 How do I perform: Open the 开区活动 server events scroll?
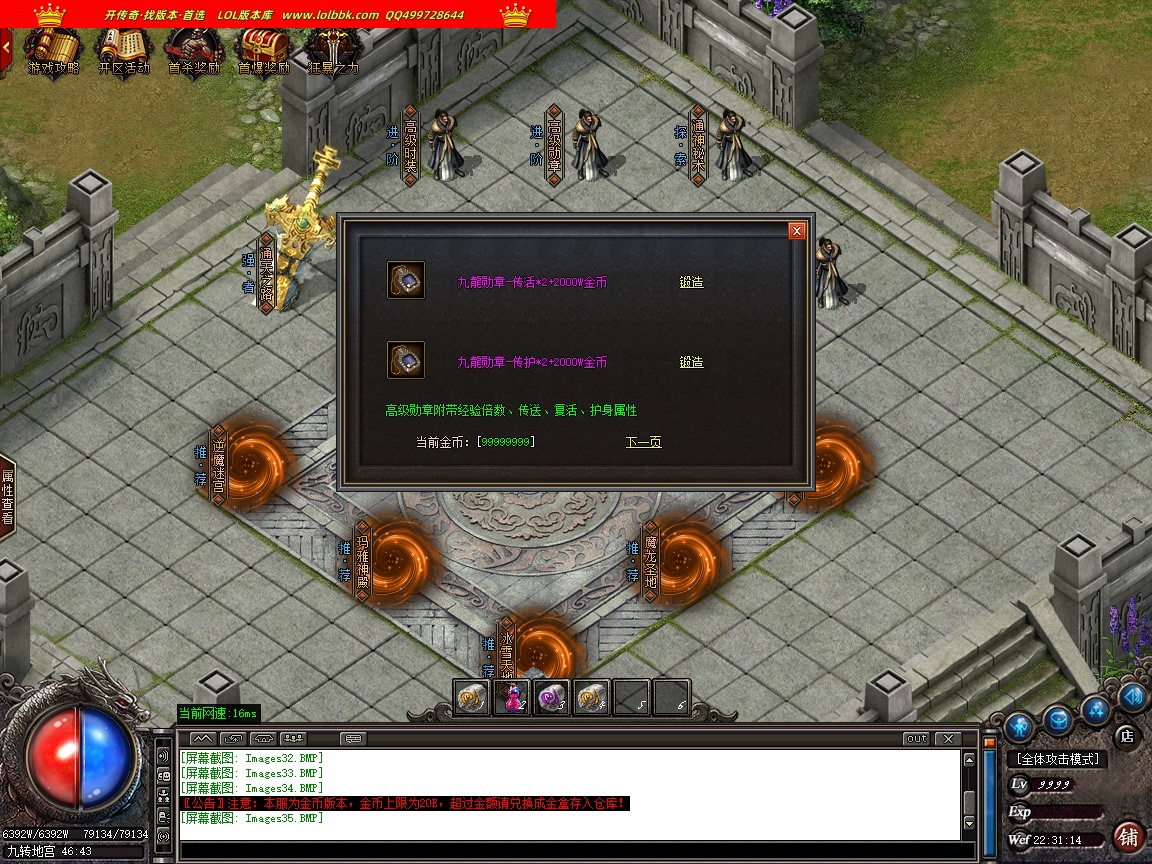(x=124, y=50)
